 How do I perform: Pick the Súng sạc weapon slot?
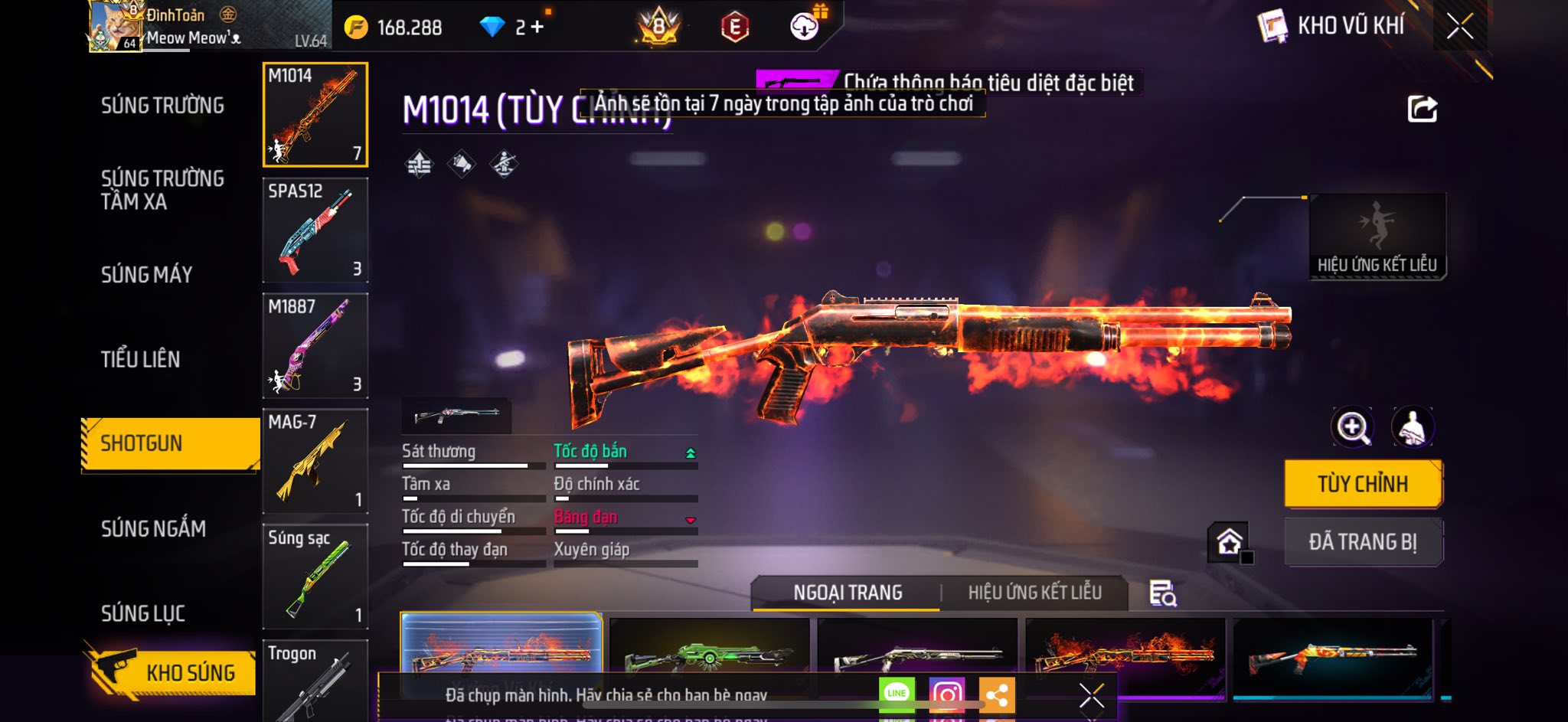click(x=315, y=577)
